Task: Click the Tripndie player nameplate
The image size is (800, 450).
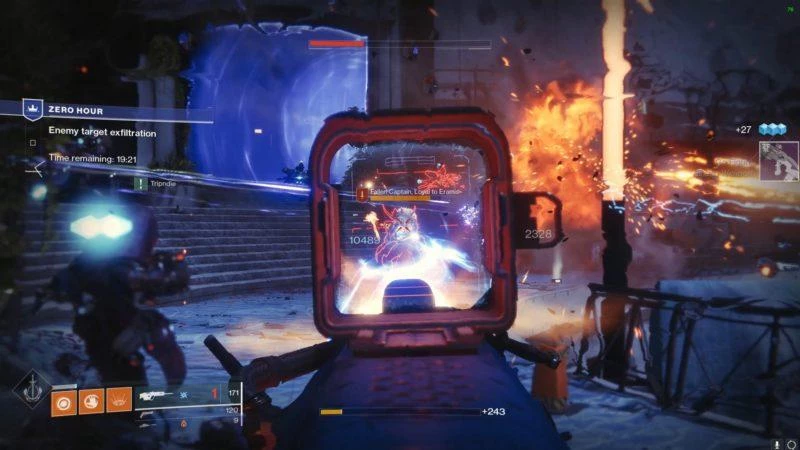Action: pyautogui.click(x=160, y=183)
